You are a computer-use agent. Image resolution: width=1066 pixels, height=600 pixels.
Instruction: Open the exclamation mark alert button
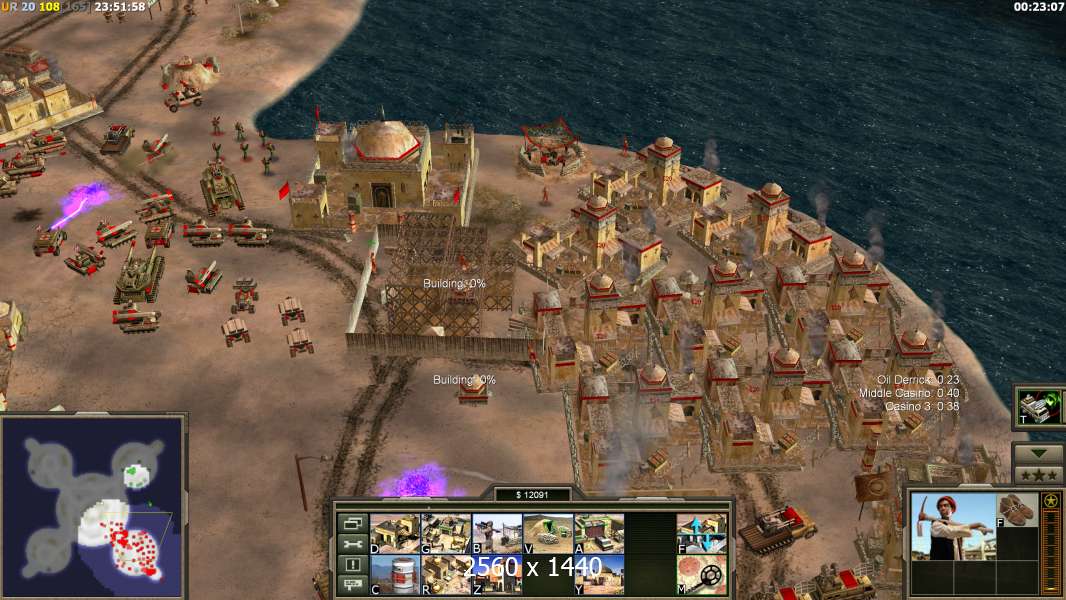tap(352, 566)
